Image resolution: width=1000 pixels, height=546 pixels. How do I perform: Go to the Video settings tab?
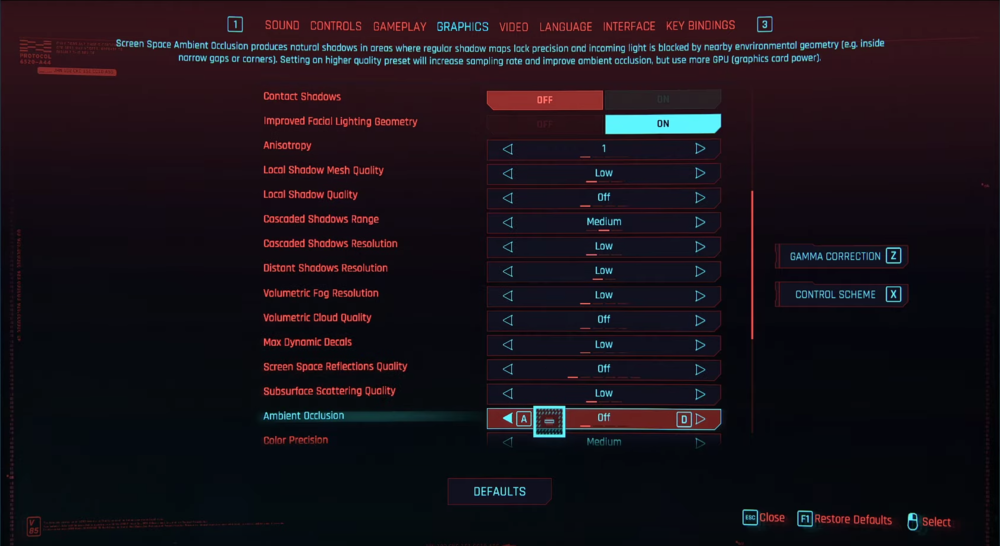(514, 26)
